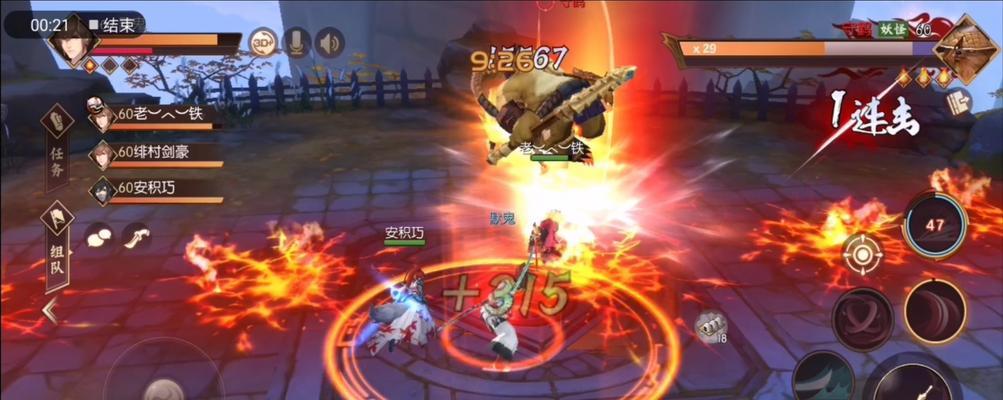Use the consumable item with count 18
The image size is (1003, 400).
click(x=709, y=327)
